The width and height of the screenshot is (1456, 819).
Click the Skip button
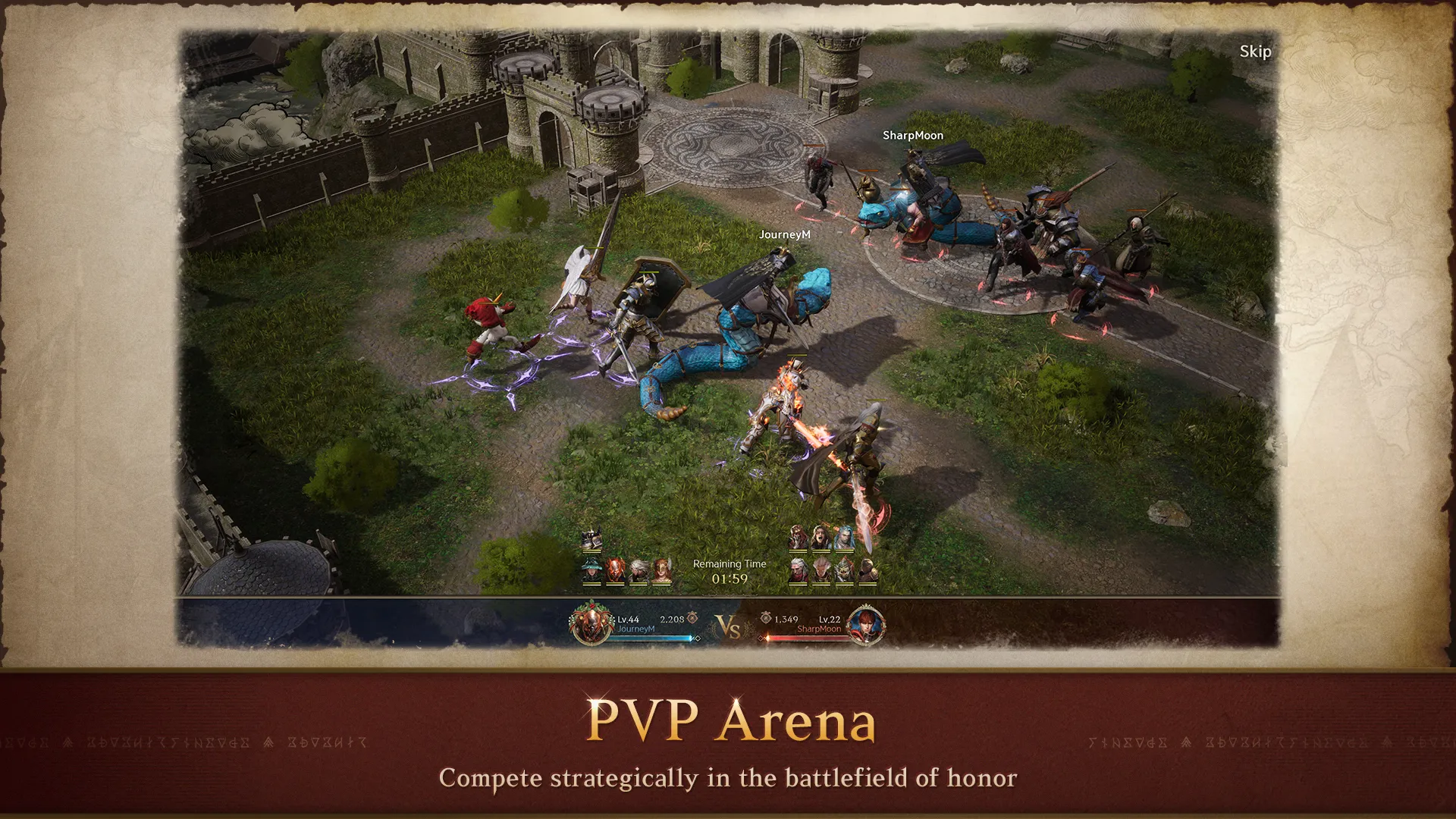1254,53
